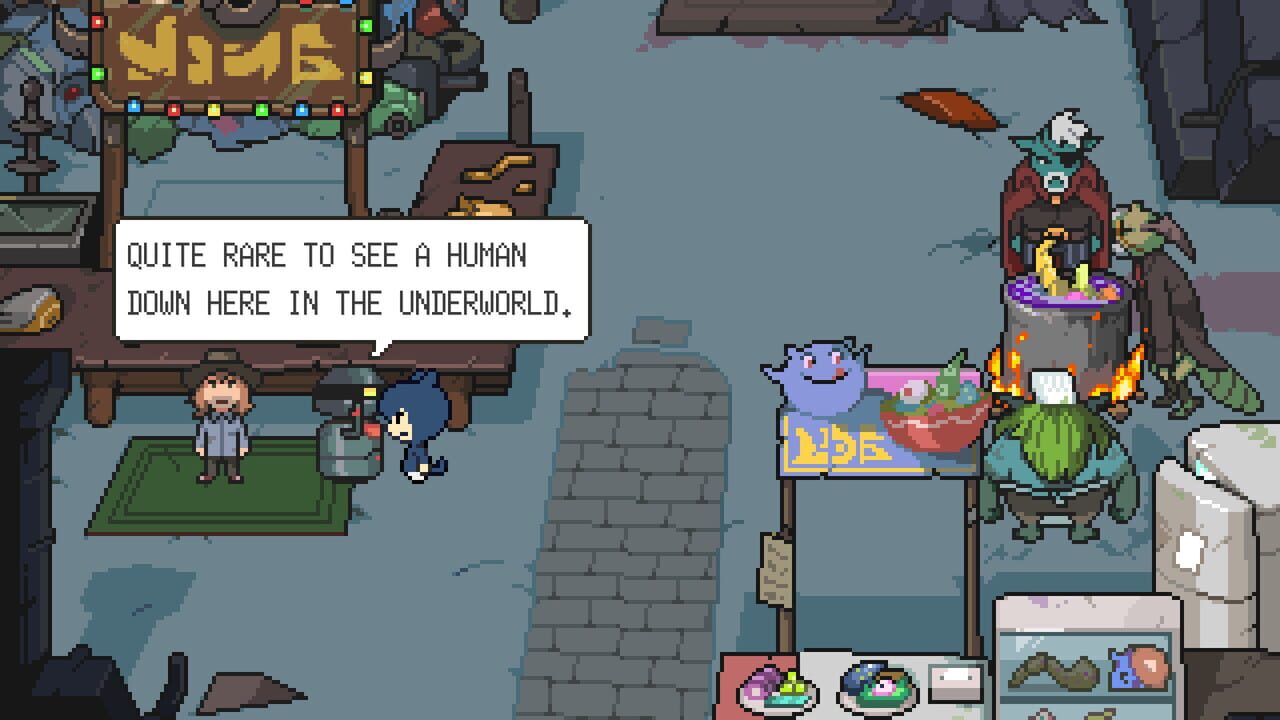Click the purple blob creature on the stall
Screen dimensions: 1280x720
pyautogui.click(x=820, y=380)
